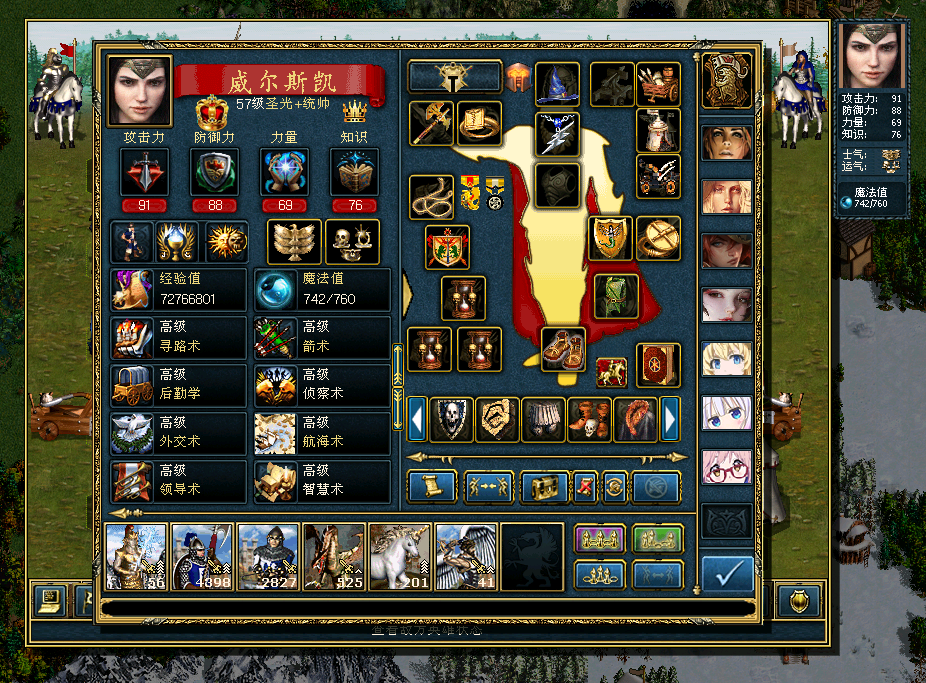View the Logistics skill (后勤学)

tap(179, 385)
